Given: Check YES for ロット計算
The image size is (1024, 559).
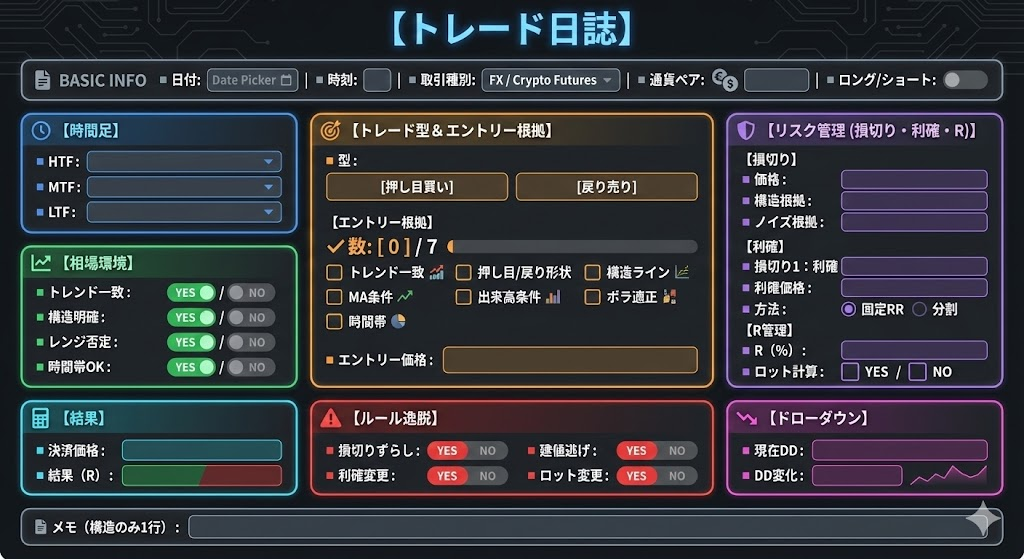Looking at the screenshot, I should pos(850,372).
